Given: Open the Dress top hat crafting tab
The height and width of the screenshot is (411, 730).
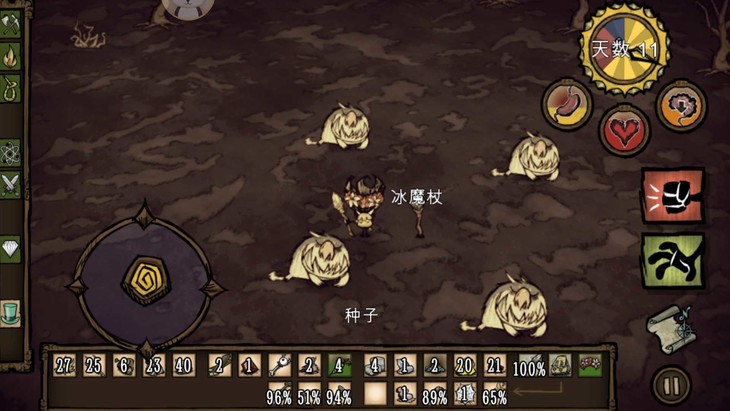Looking at the screenshot, I should [x=11, y=313].
